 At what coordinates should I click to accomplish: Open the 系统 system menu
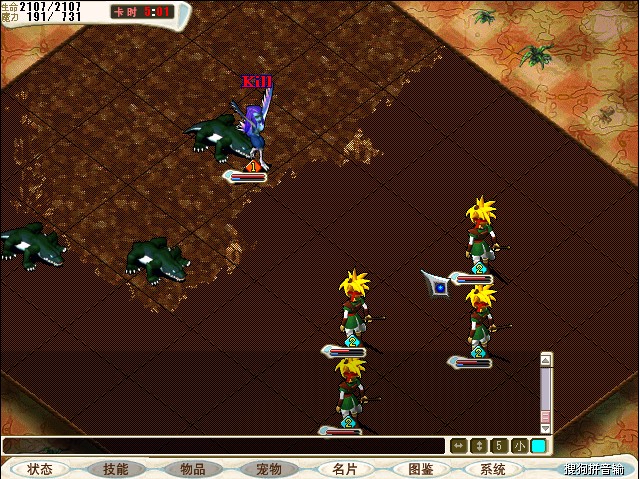click(x=492, y=468)
